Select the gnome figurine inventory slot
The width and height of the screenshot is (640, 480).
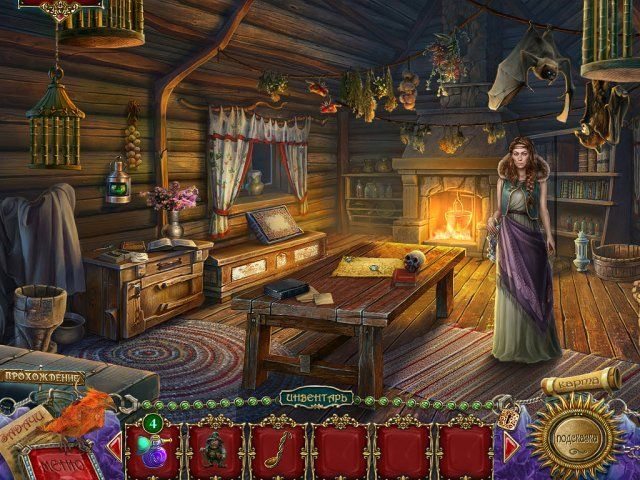(x=216, y=446)
